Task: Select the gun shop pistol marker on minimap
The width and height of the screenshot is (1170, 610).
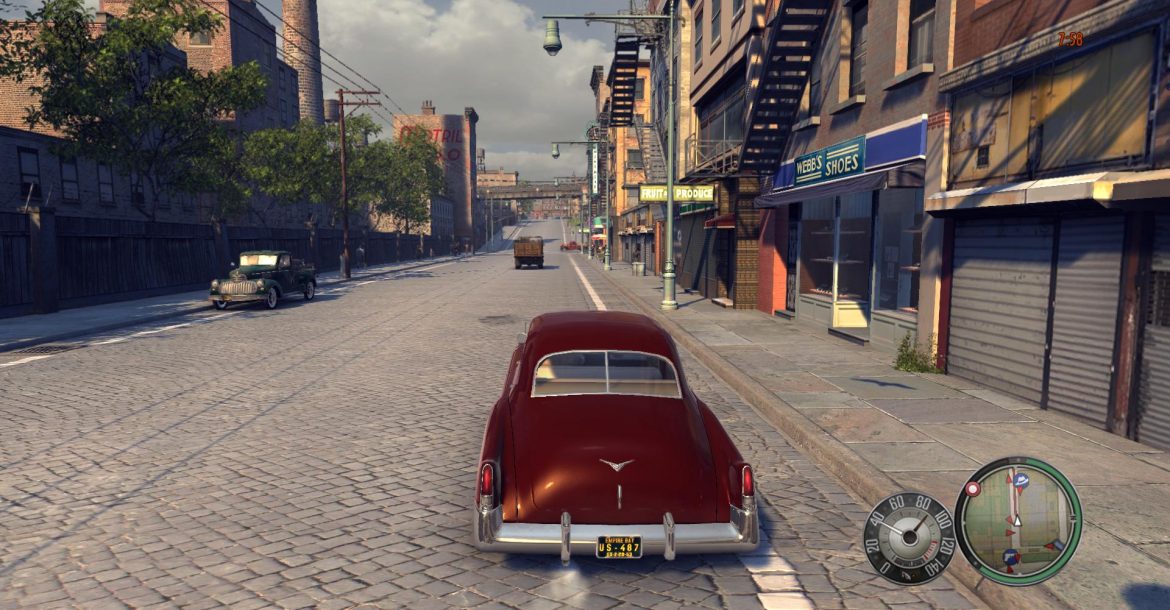Action: [1011, 557]
